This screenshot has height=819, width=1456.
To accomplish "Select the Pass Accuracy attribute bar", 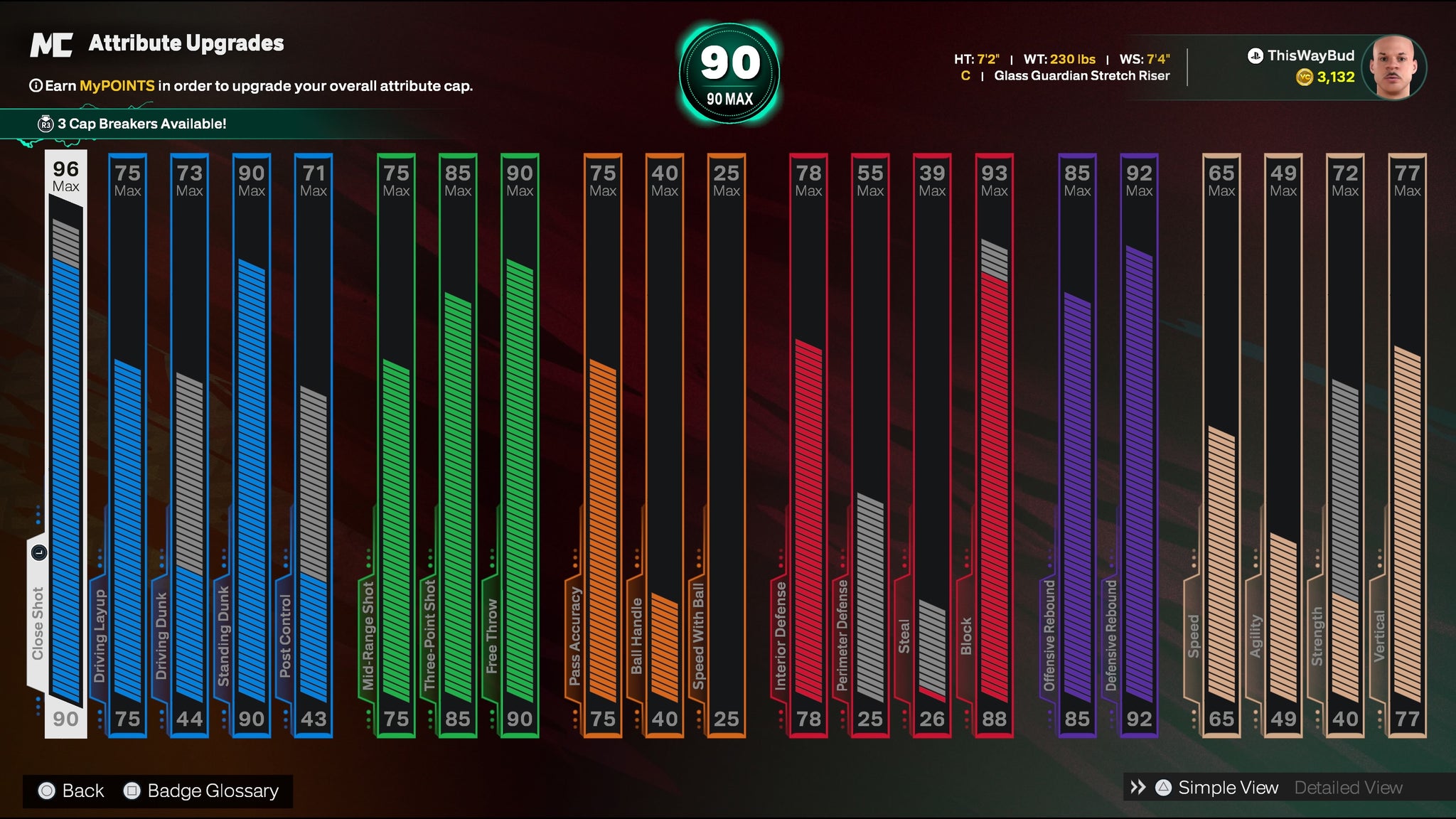I will pyautogui.click(x=603, y=444).
